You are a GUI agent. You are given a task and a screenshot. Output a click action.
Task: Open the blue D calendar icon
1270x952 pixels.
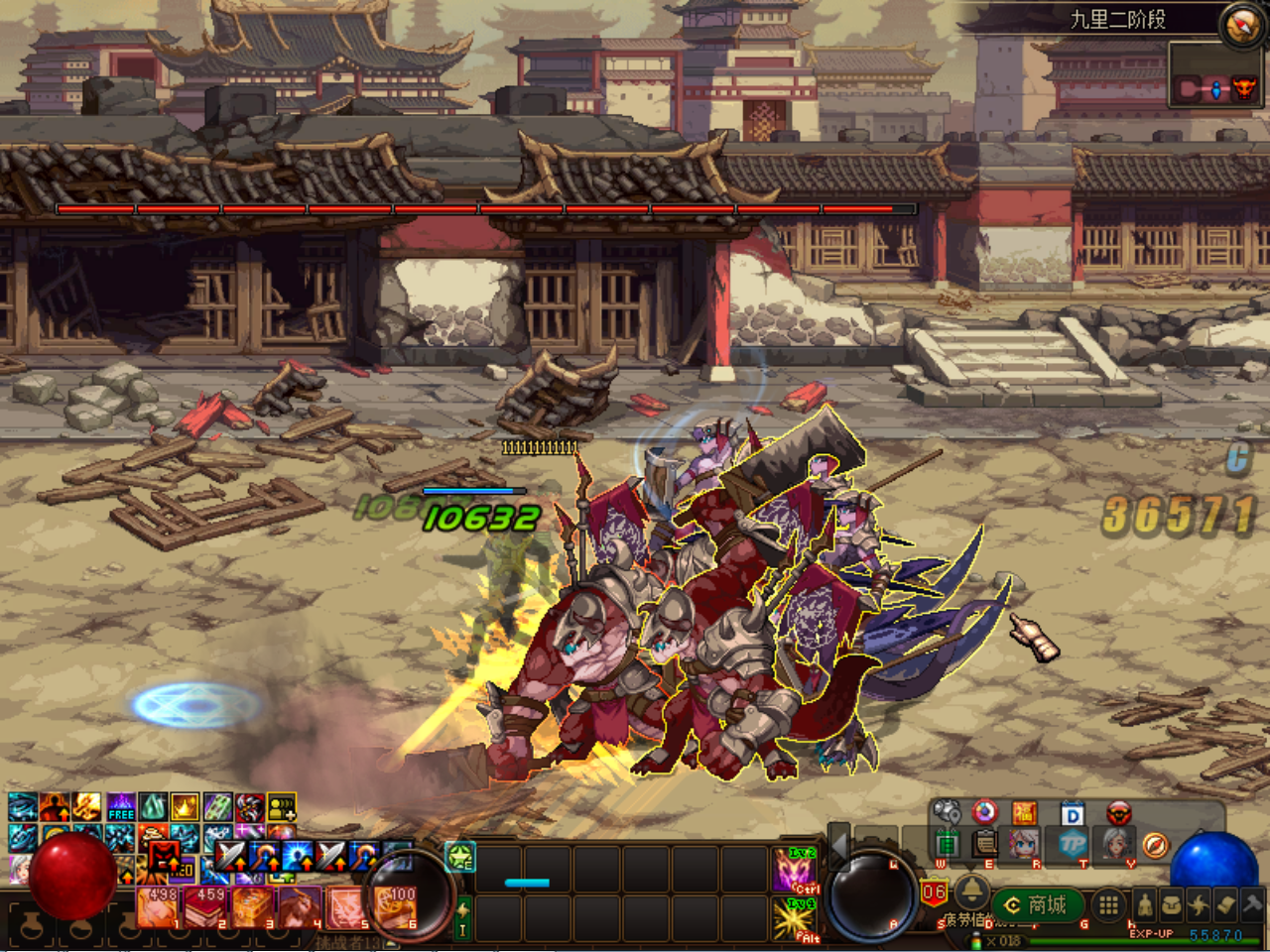pyautogui.click(x=1072, y=814)
